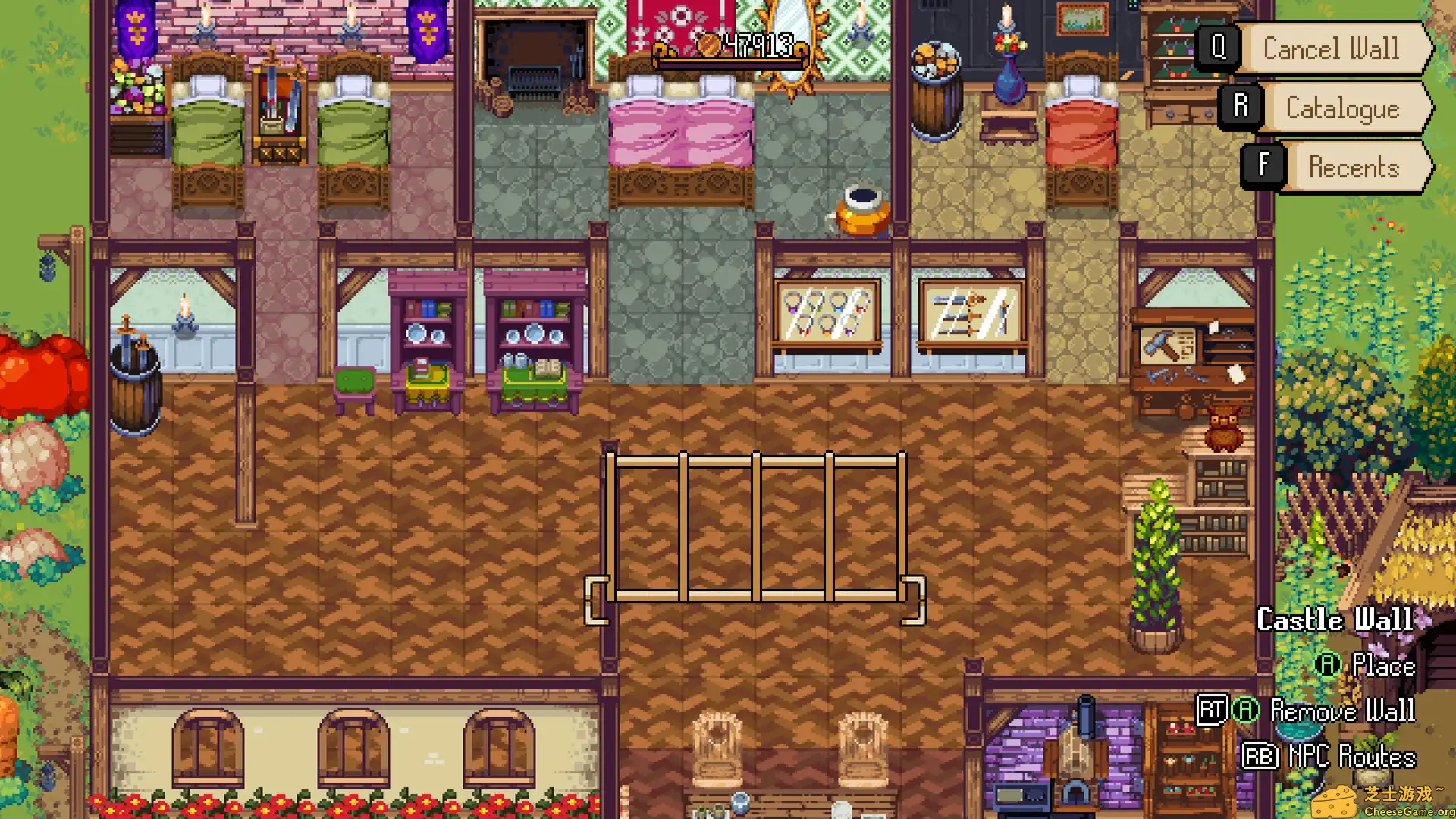1456x819 pixels.
Task: Click the R key icon beside Catalogue
Action: [1241, 108]
